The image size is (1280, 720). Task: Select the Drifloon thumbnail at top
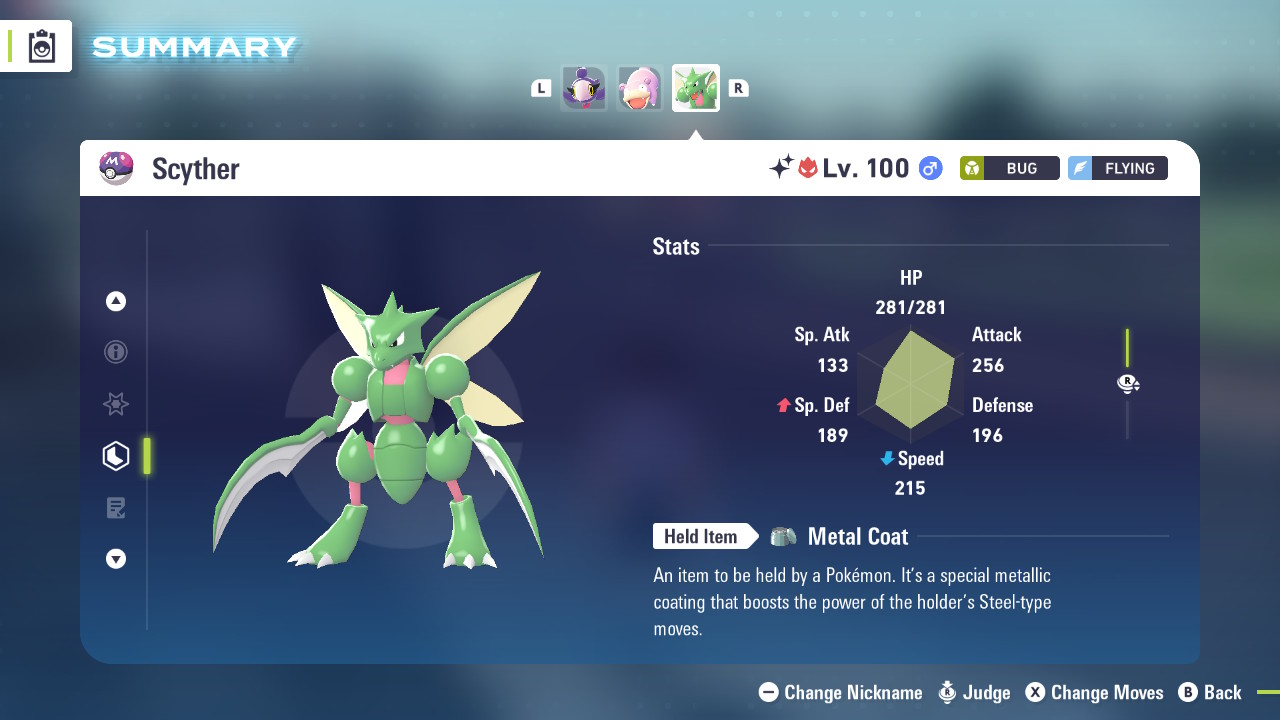coord(584,88)
